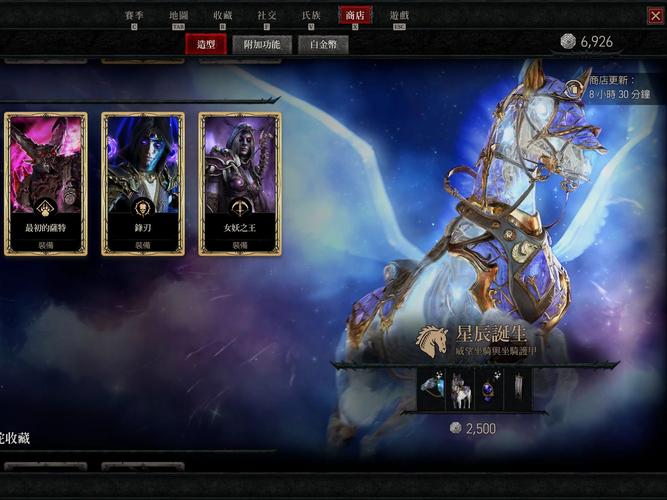Go to the 社交 (Social) tab
Viewport: 667px width, 500px height.
pyautogui.click(x=267, y=16)
